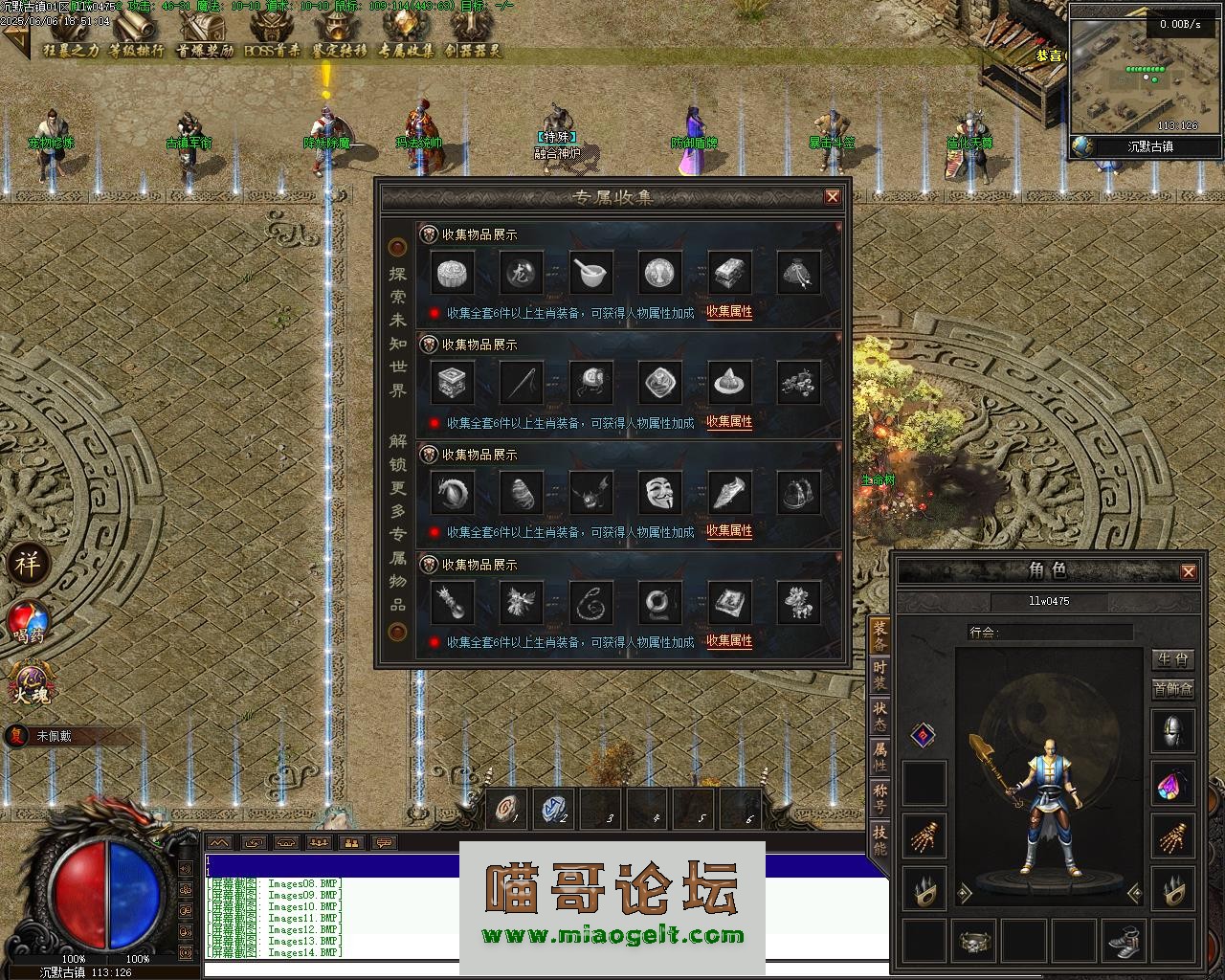The image size is (1225, 980).
Task: Activate the 火魂 icon
Action: pyautogui.click(x=29, y=685)
